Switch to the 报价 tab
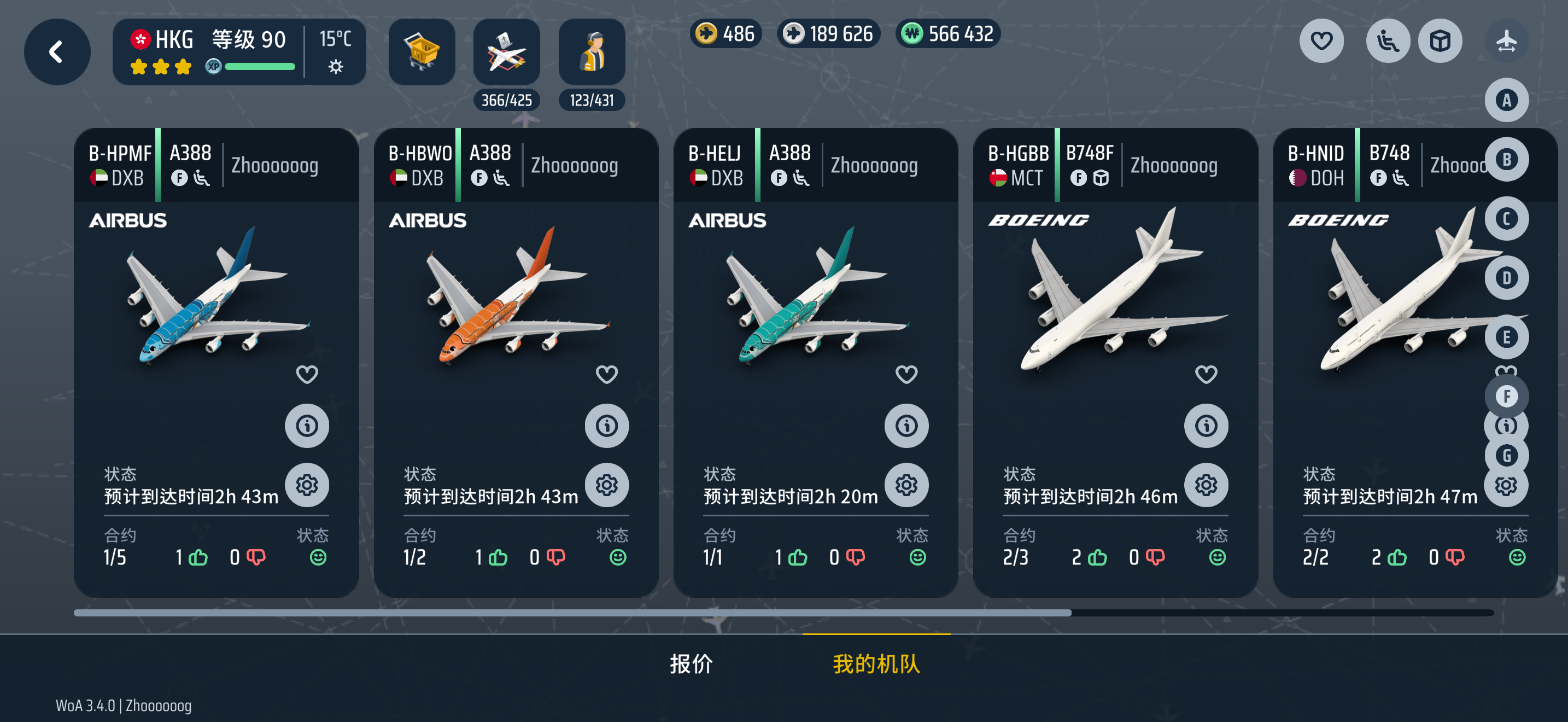1568x722 pixels. pos(691,663)
